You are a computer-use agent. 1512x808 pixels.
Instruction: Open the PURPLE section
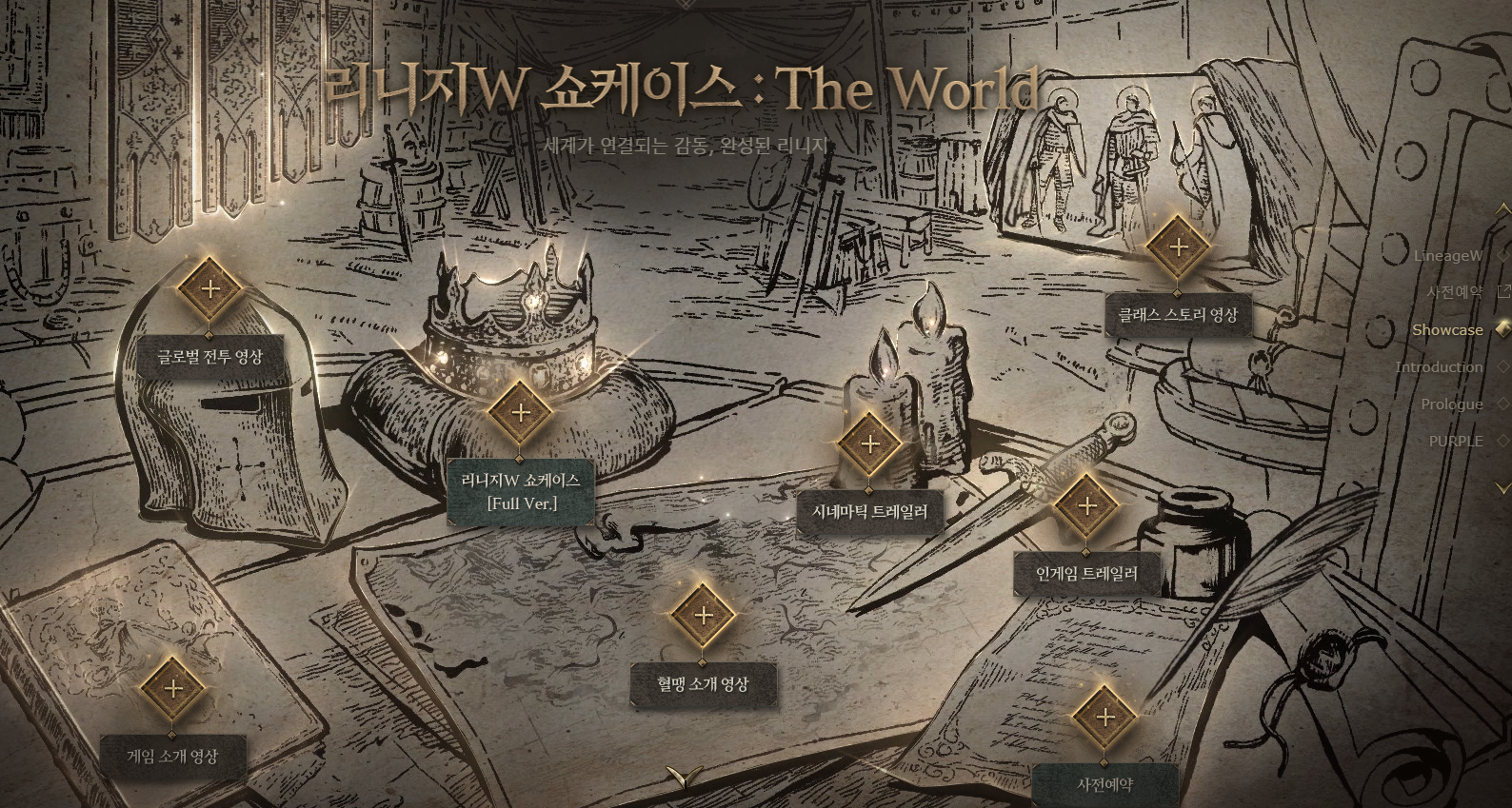tap(1456, 441)
